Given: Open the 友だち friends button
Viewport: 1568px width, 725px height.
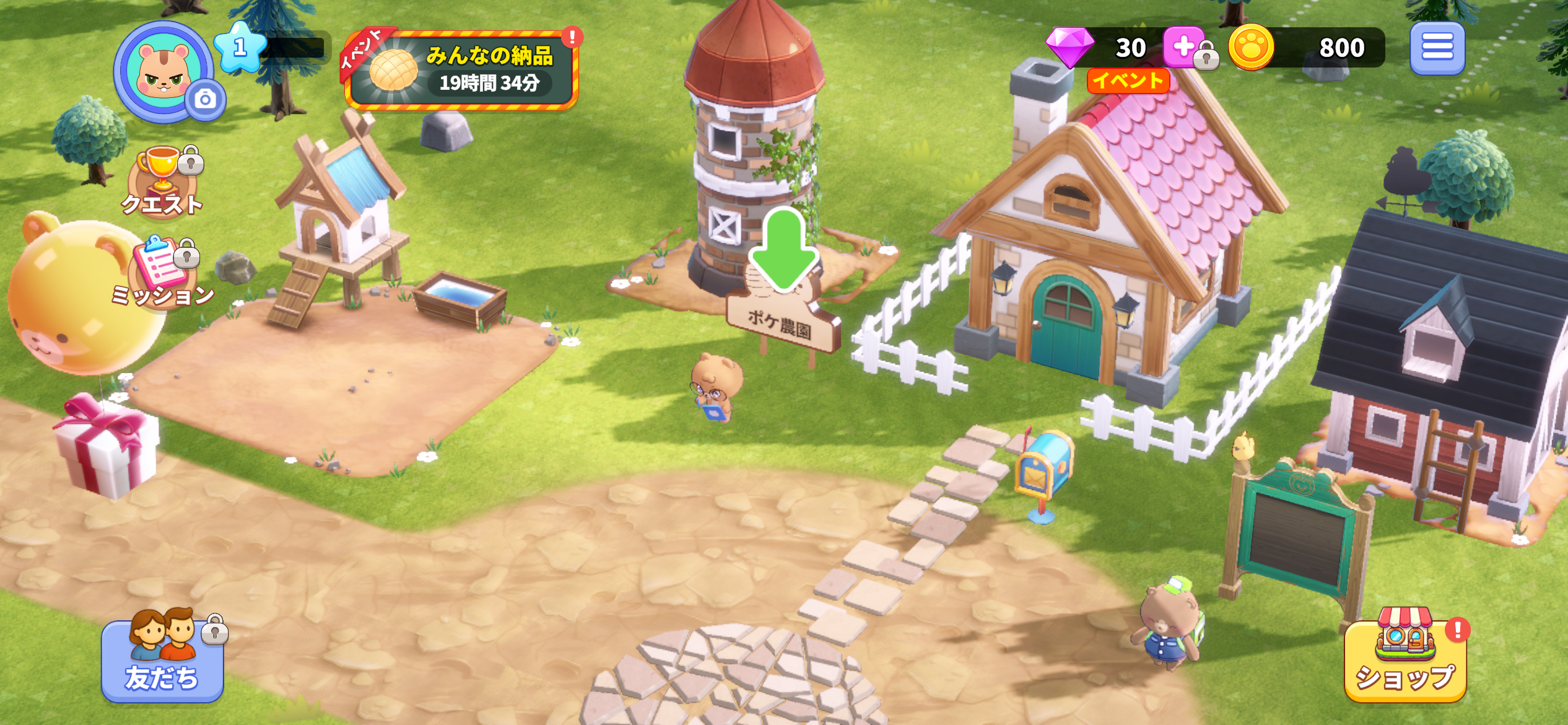Looking at the screenshot, I should coord(162,659).
